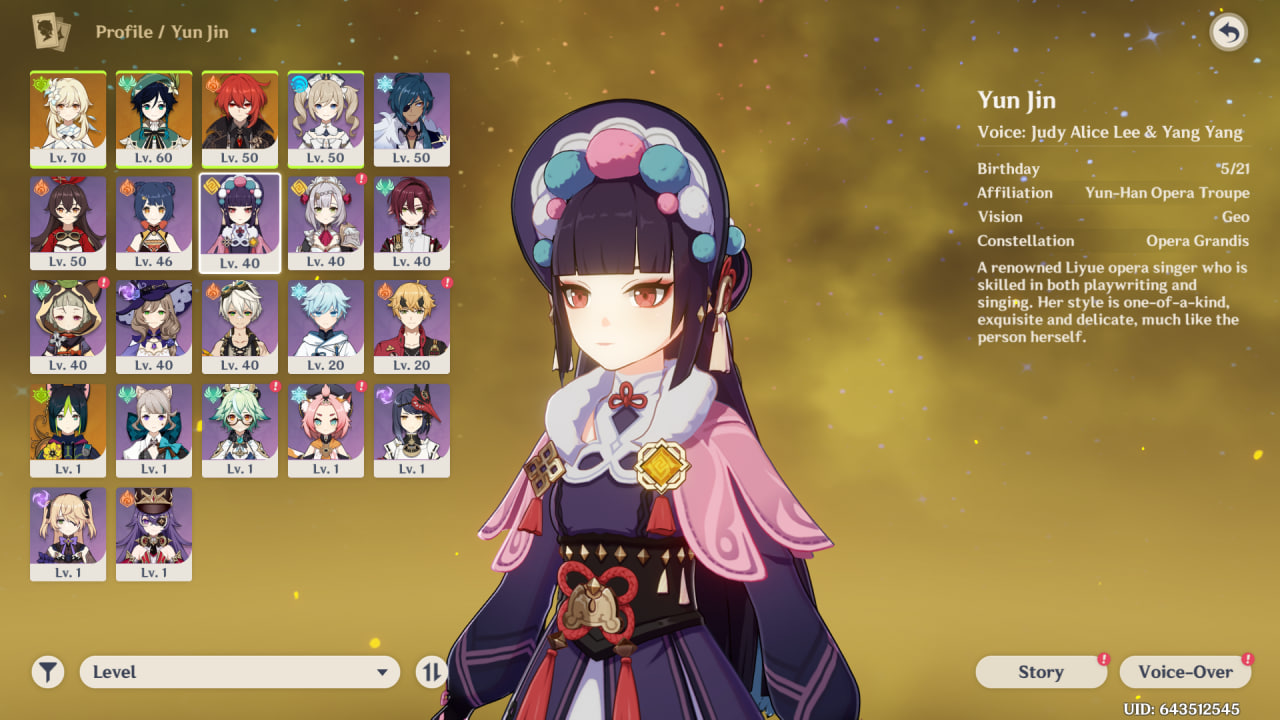Choose Venti at Lv. 60
The image size is (1280, 720).
154,118
